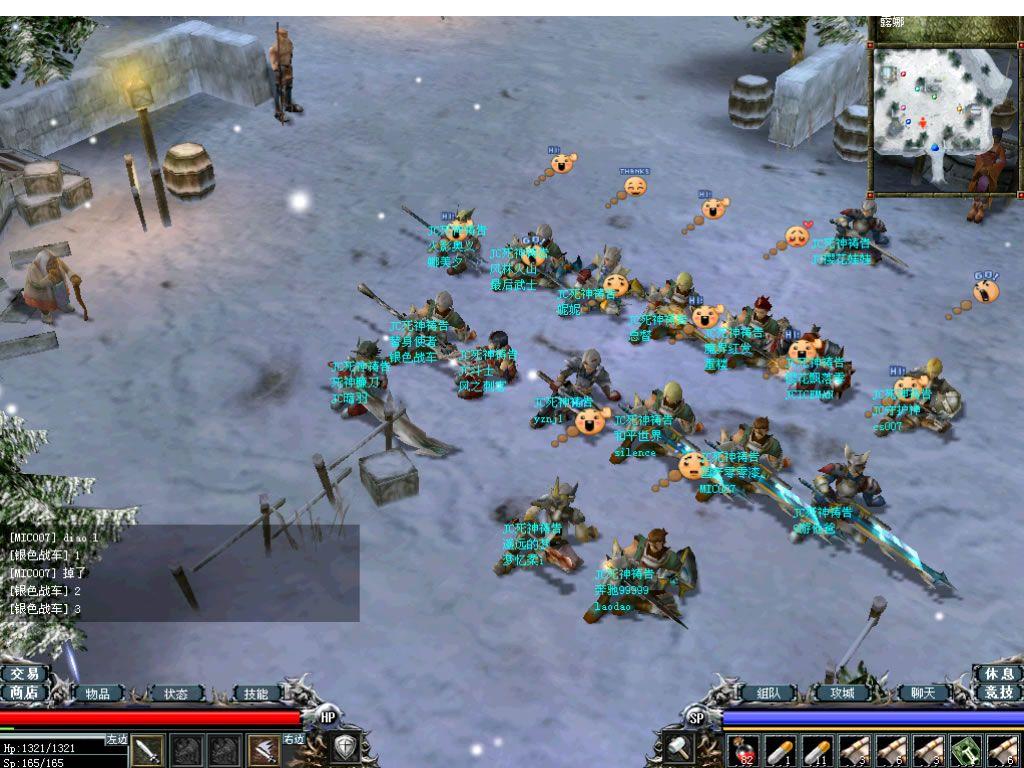Image resolution: width=1024 pixels, height=768 pixels.
Task: Open the 聊天 chat panel
Action: click(922, 693)
